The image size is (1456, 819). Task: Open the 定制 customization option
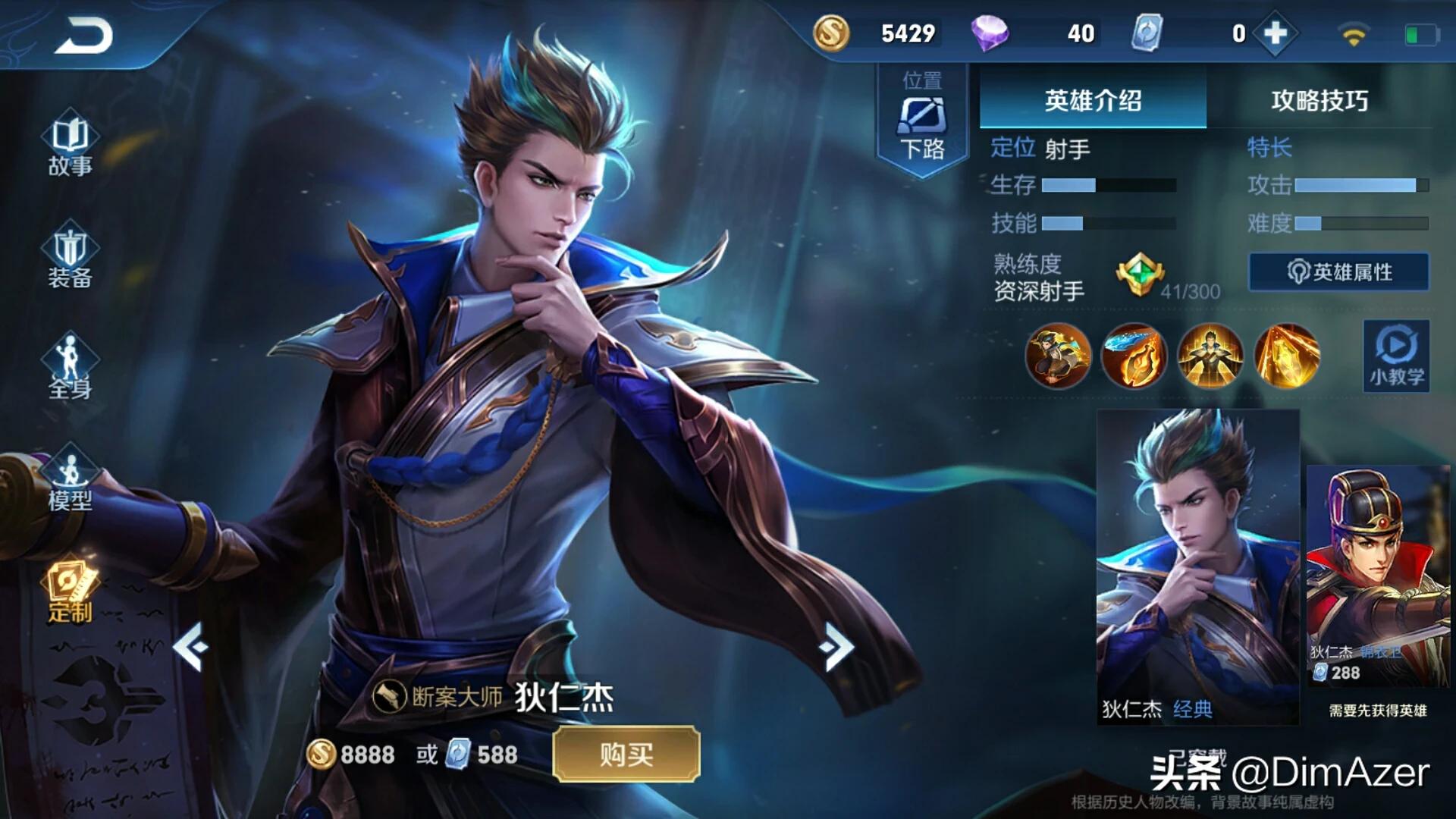(x=70, y=593)
